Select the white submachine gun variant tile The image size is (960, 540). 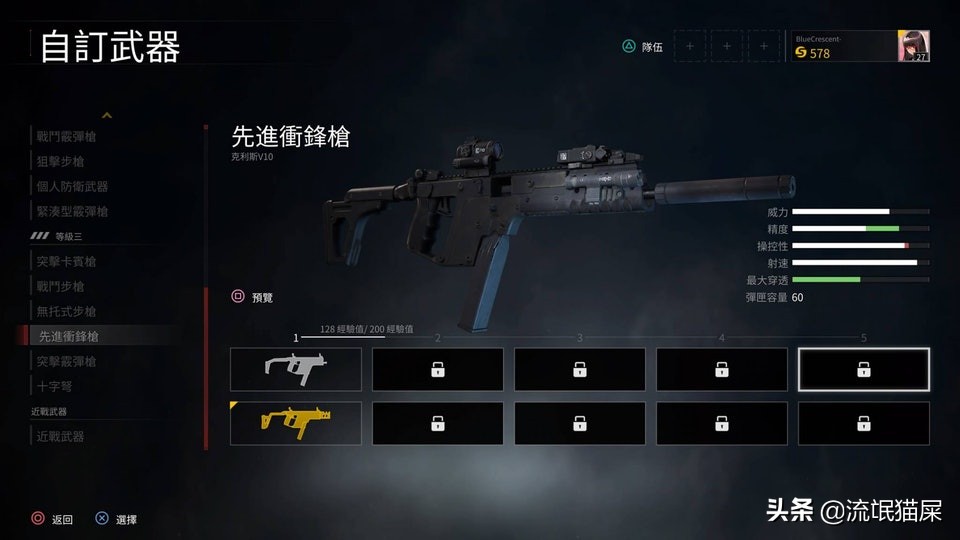(296, 369)
